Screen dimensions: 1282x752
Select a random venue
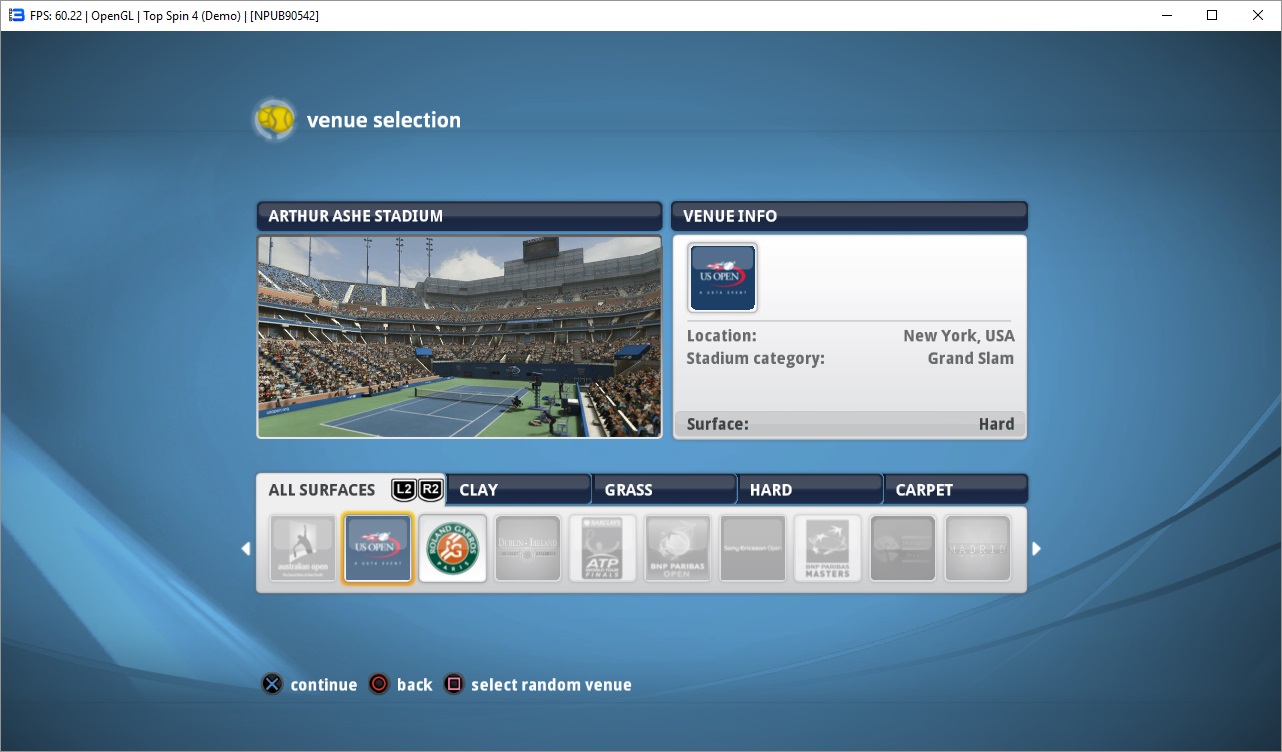click(x=539, y=685)
